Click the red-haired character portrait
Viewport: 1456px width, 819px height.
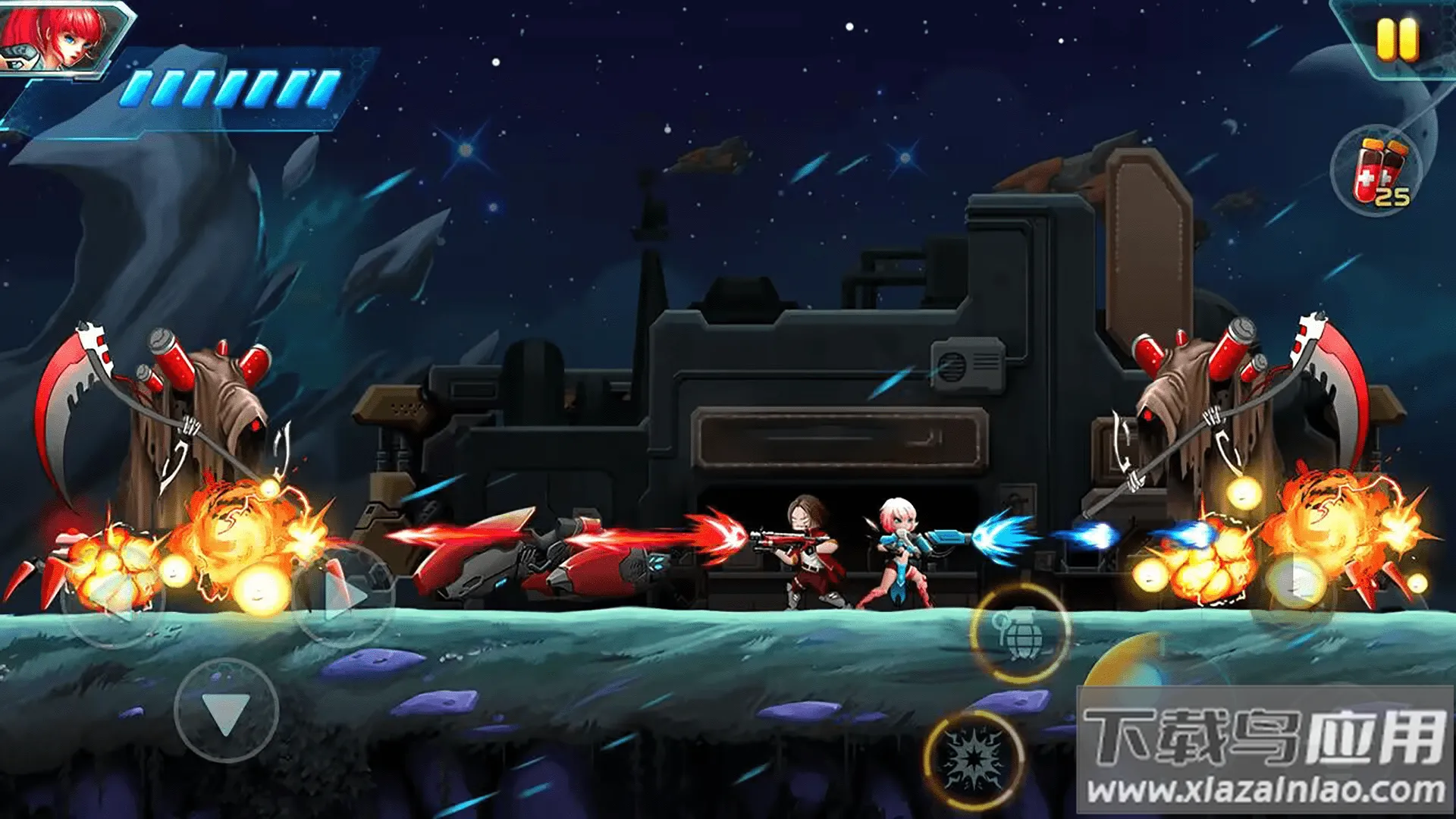click(57, 36)
